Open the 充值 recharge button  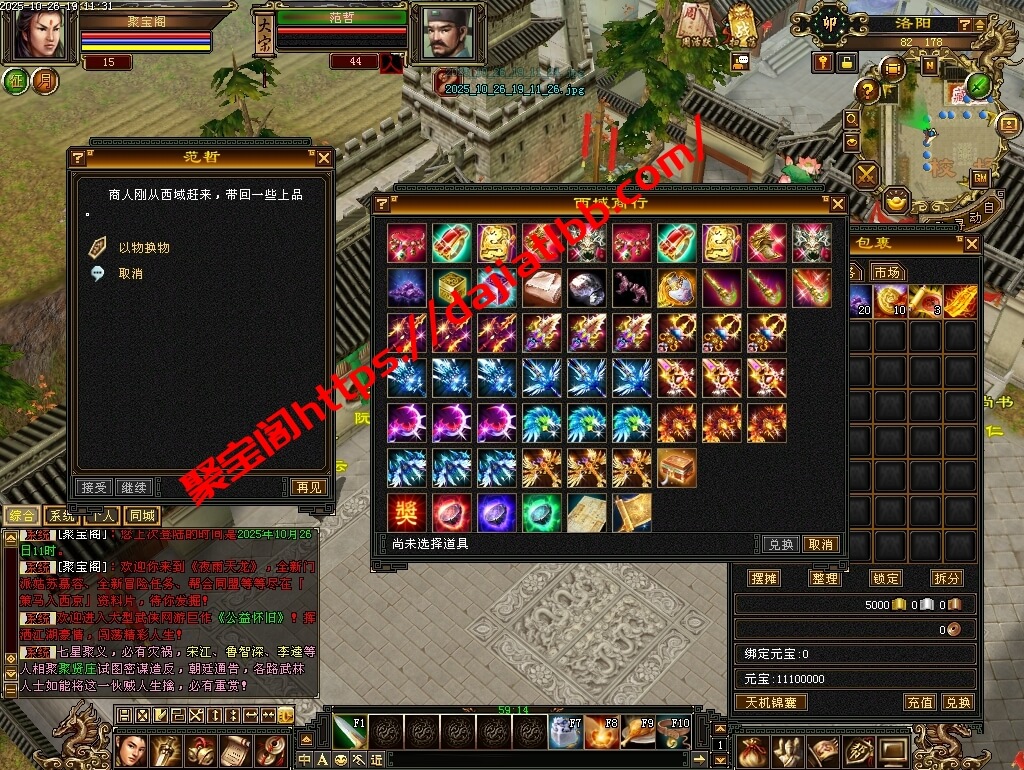920,702
